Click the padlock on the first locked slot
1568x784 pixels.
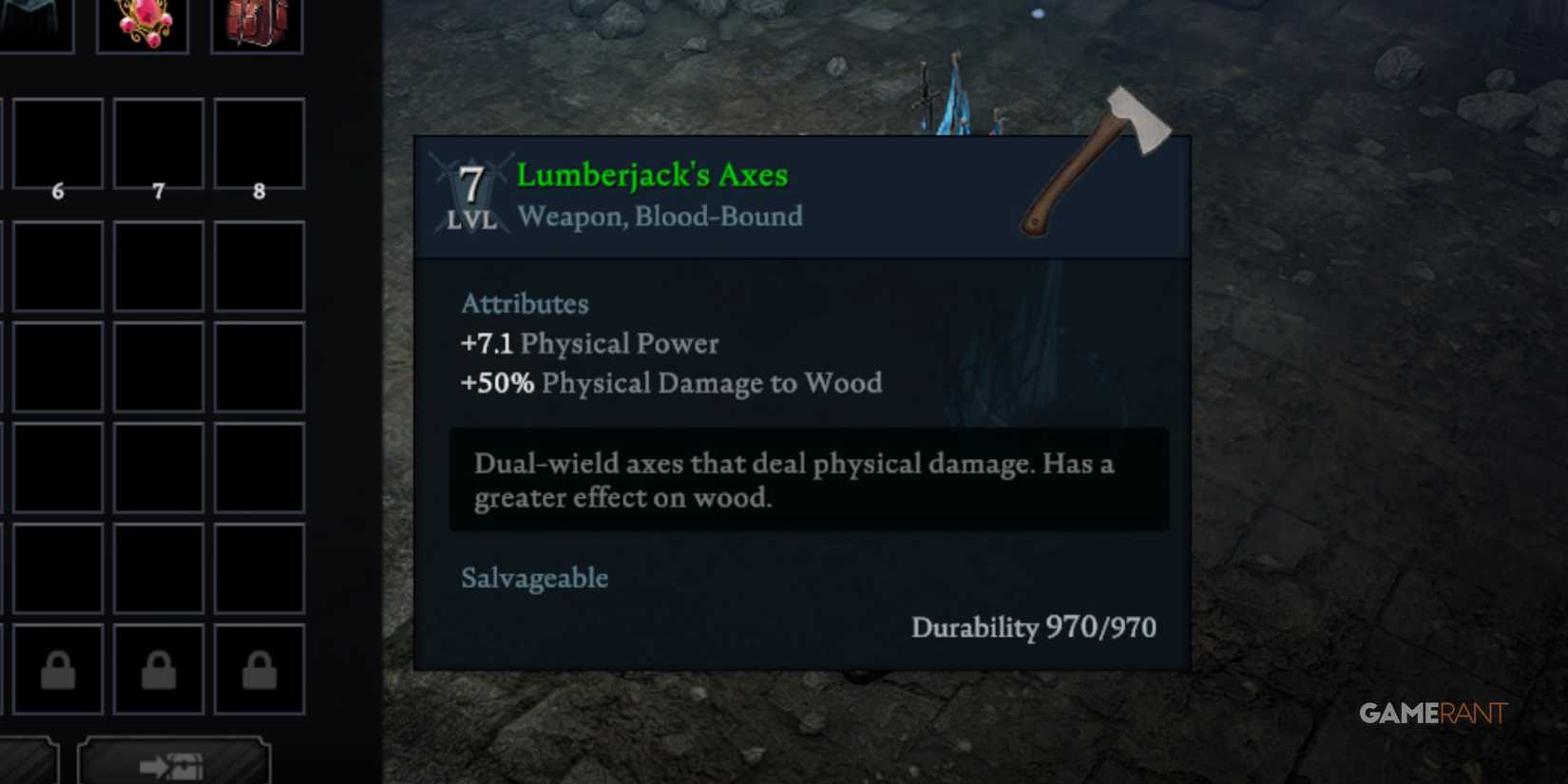[x=57, y=667]
